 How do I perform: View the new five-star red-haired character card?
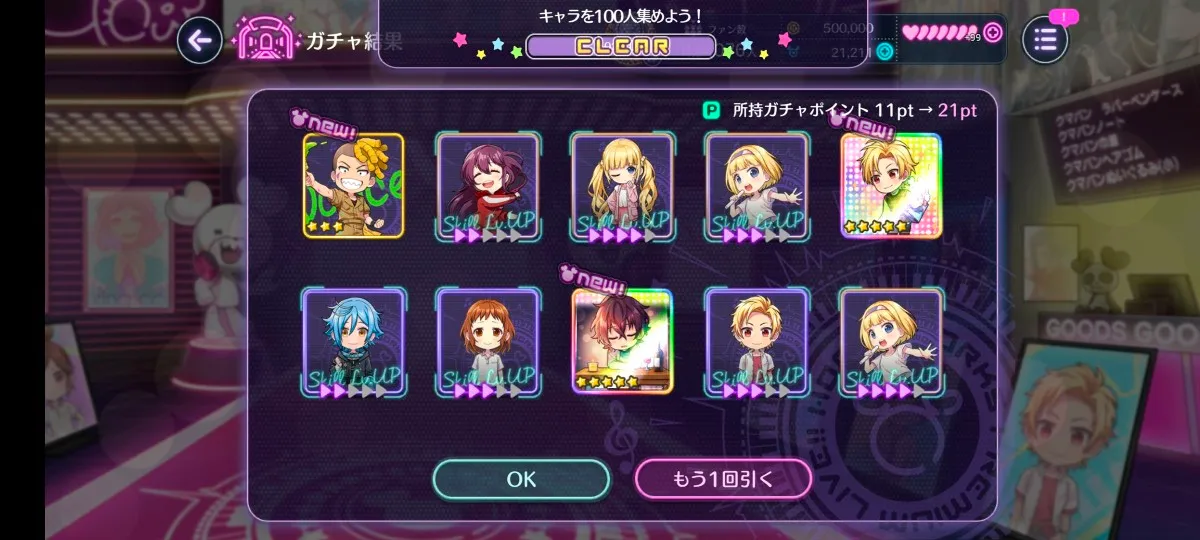(623, 341)
